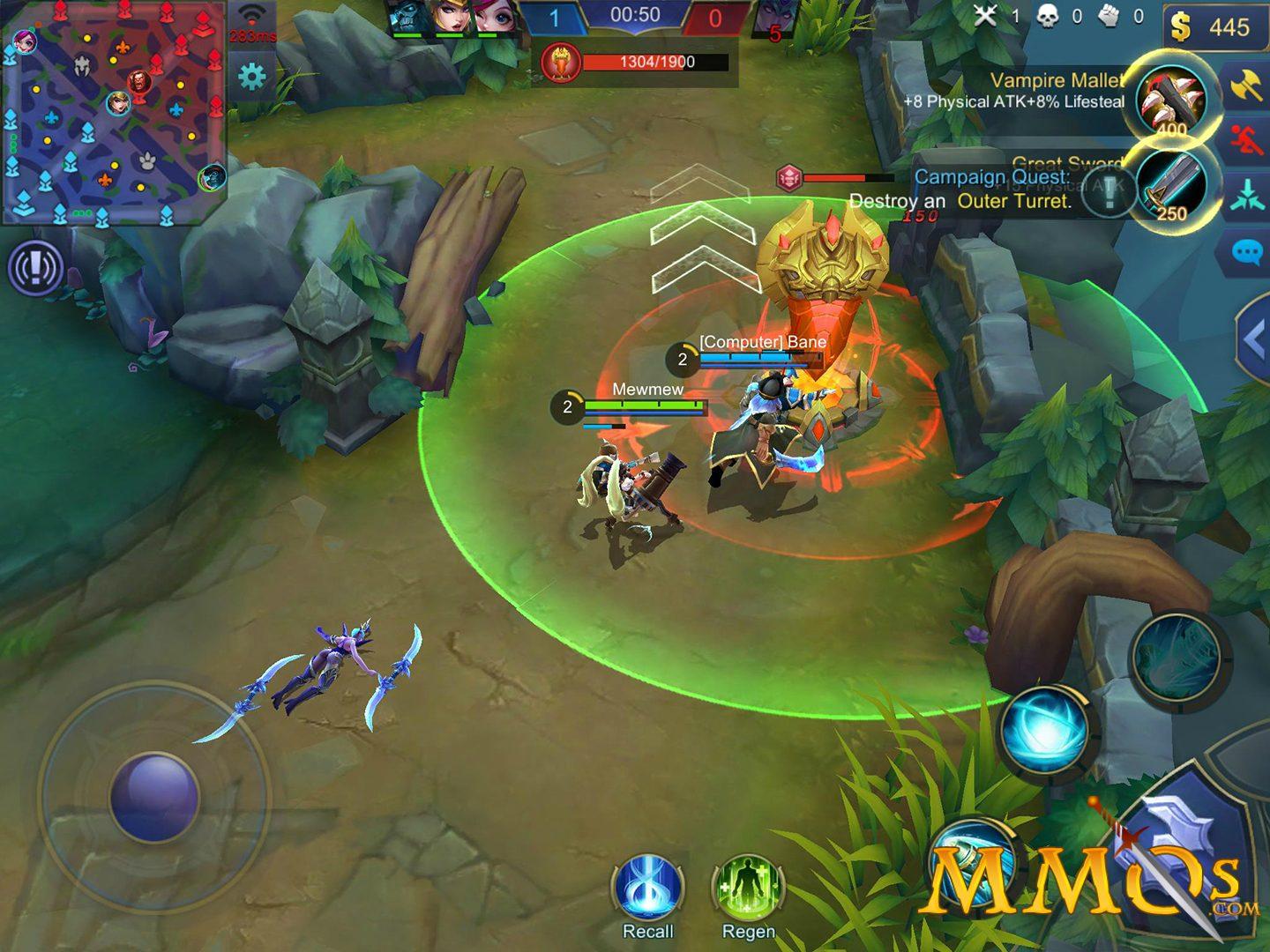Screen dimensions: 1270x952
Task: Expand the side panel arrow
Action: (x=1254, y=339)
